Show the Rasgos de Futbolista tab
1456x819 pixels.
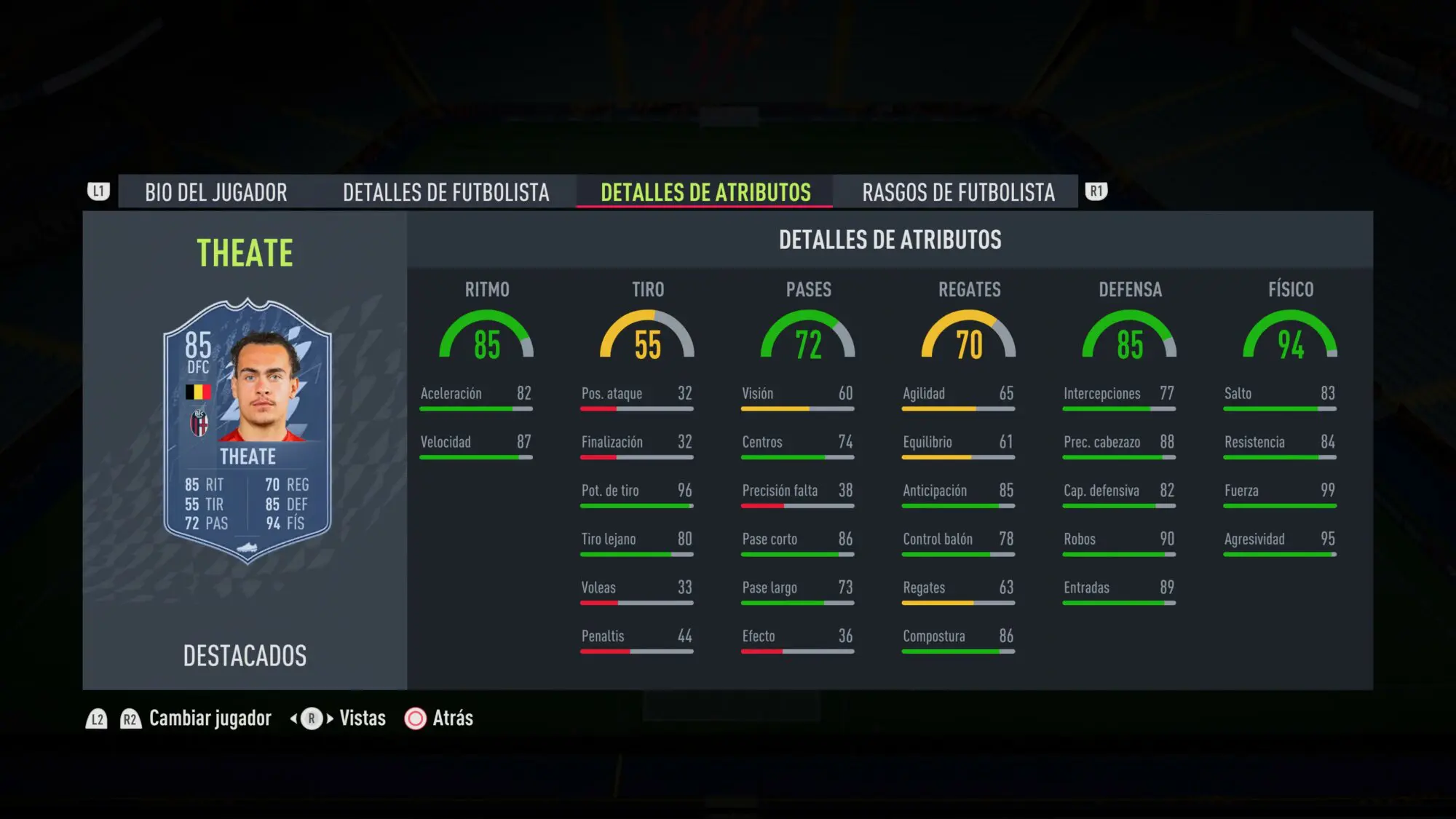coord(958,192)
